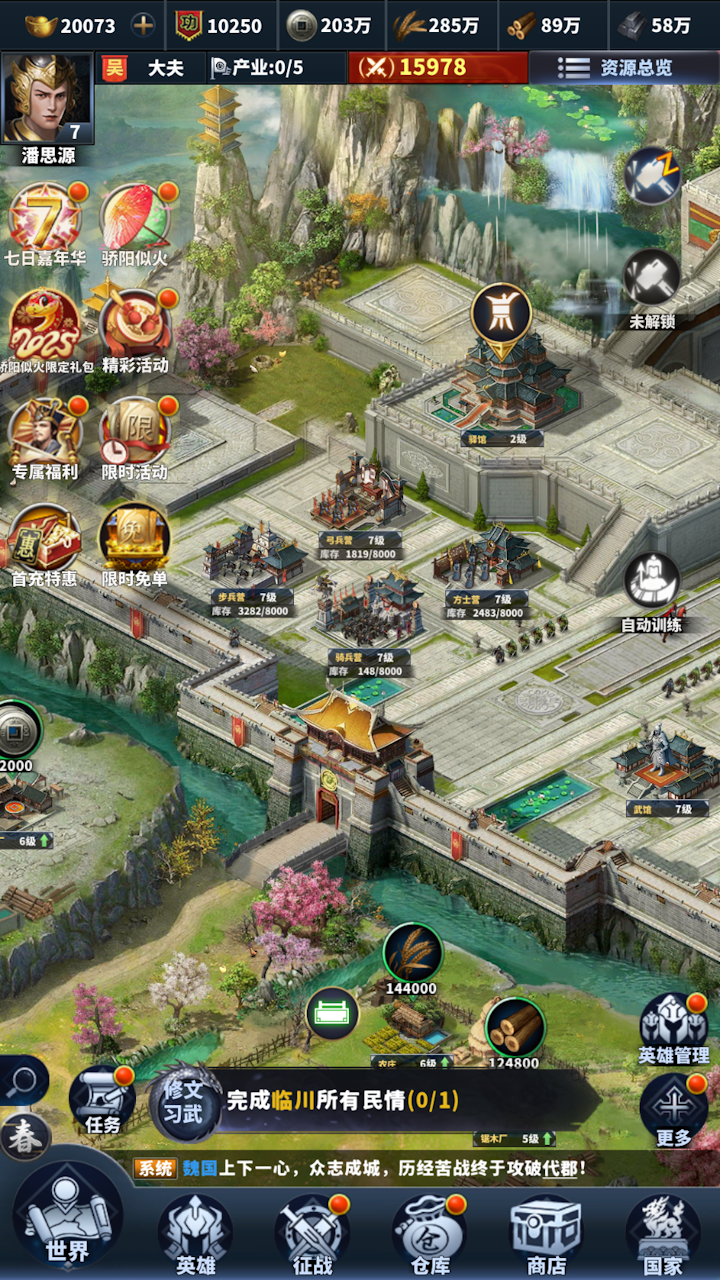The image size is (720, 1280).
Task: Open the 骄阳似火 event
Action: pos(135,220)
